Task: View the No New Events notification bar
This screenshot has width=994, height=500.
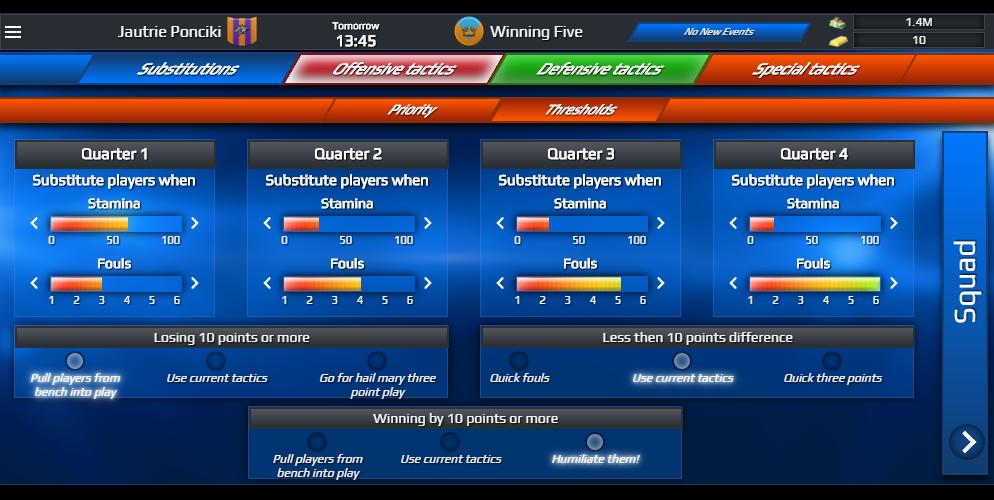Action: point(718,32)
